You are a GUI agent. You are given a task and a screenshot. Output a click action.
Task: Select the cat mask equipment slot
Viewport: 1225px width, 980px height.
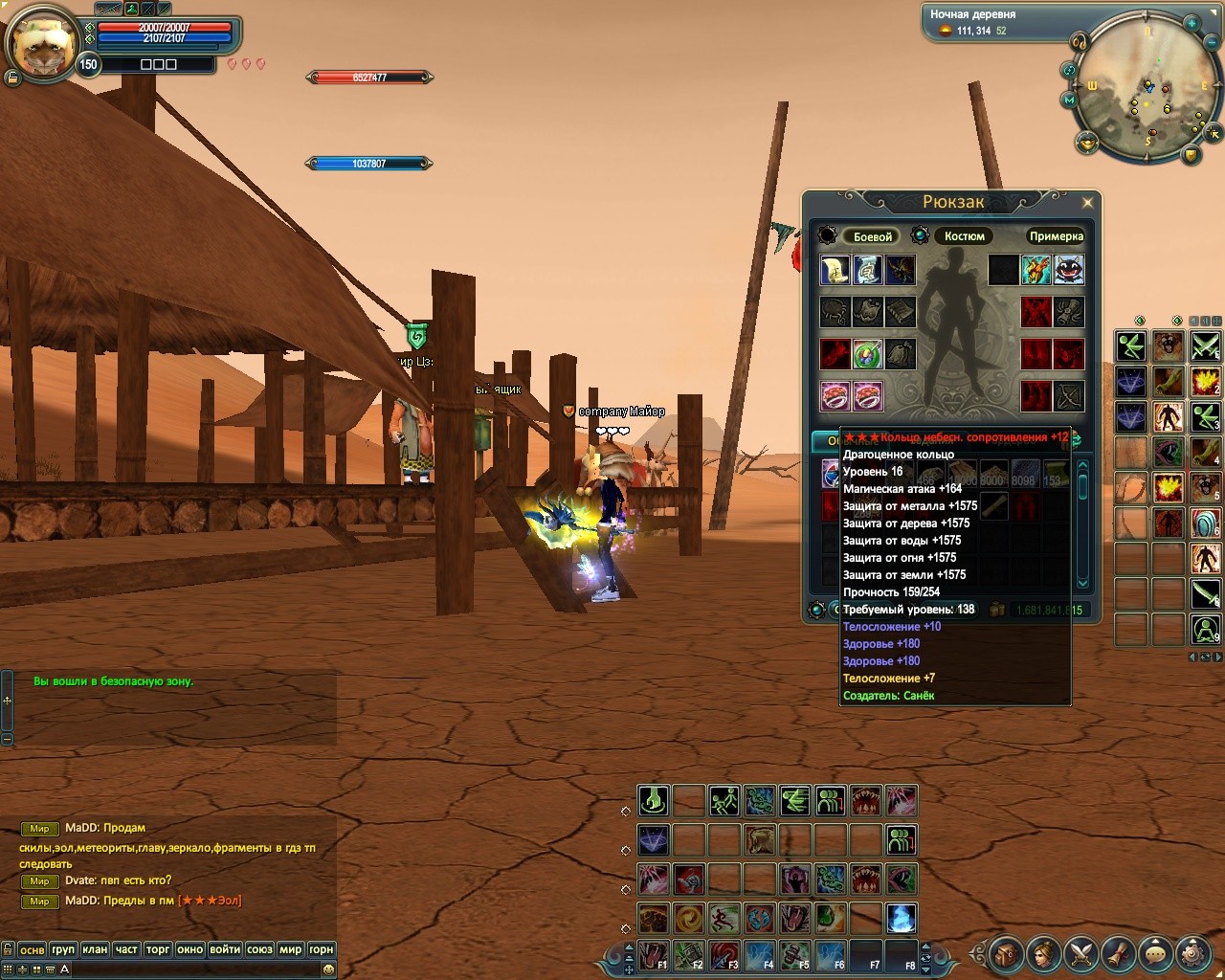point(1069,270)
